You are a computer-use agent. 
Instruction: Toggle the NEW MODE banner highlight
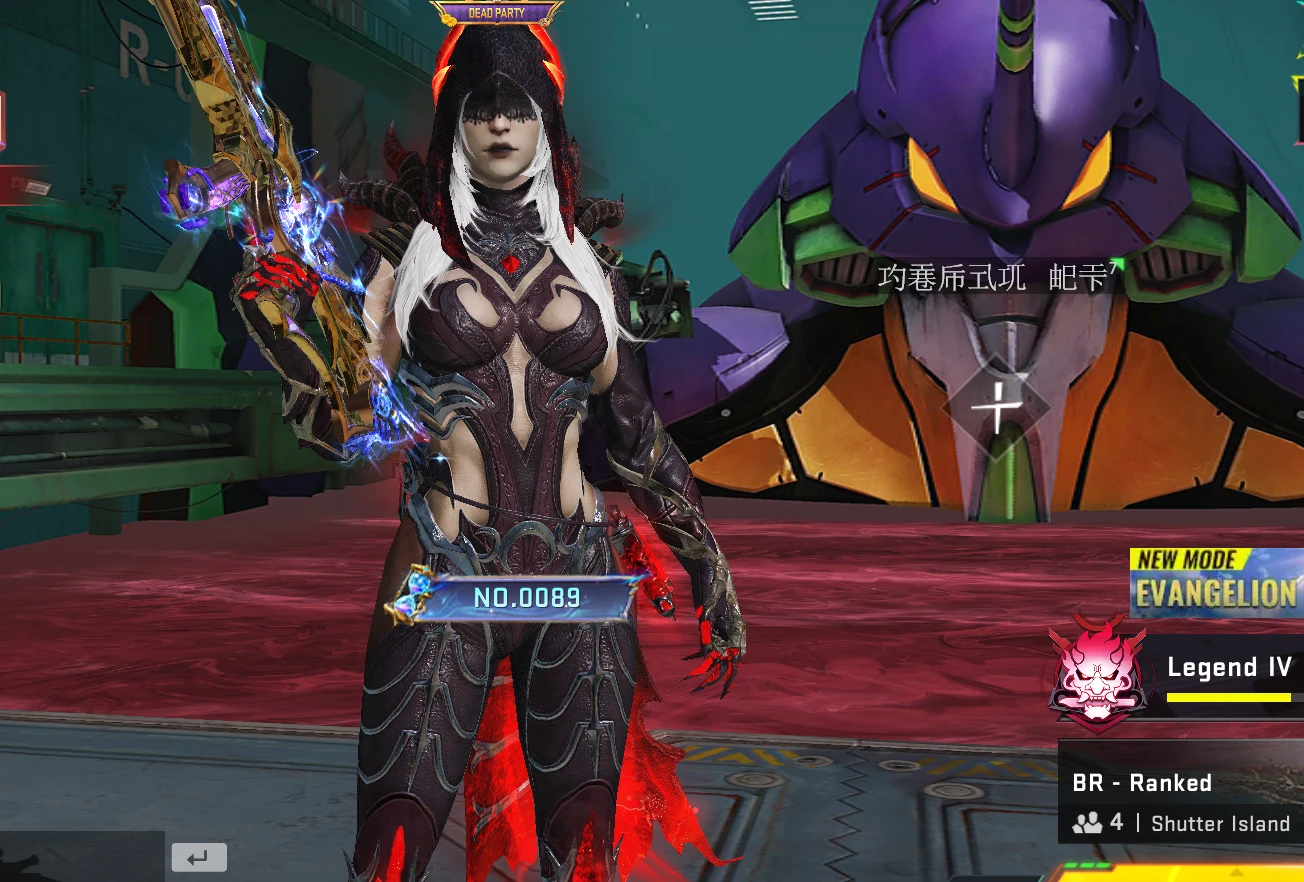tap(1216, 559)
